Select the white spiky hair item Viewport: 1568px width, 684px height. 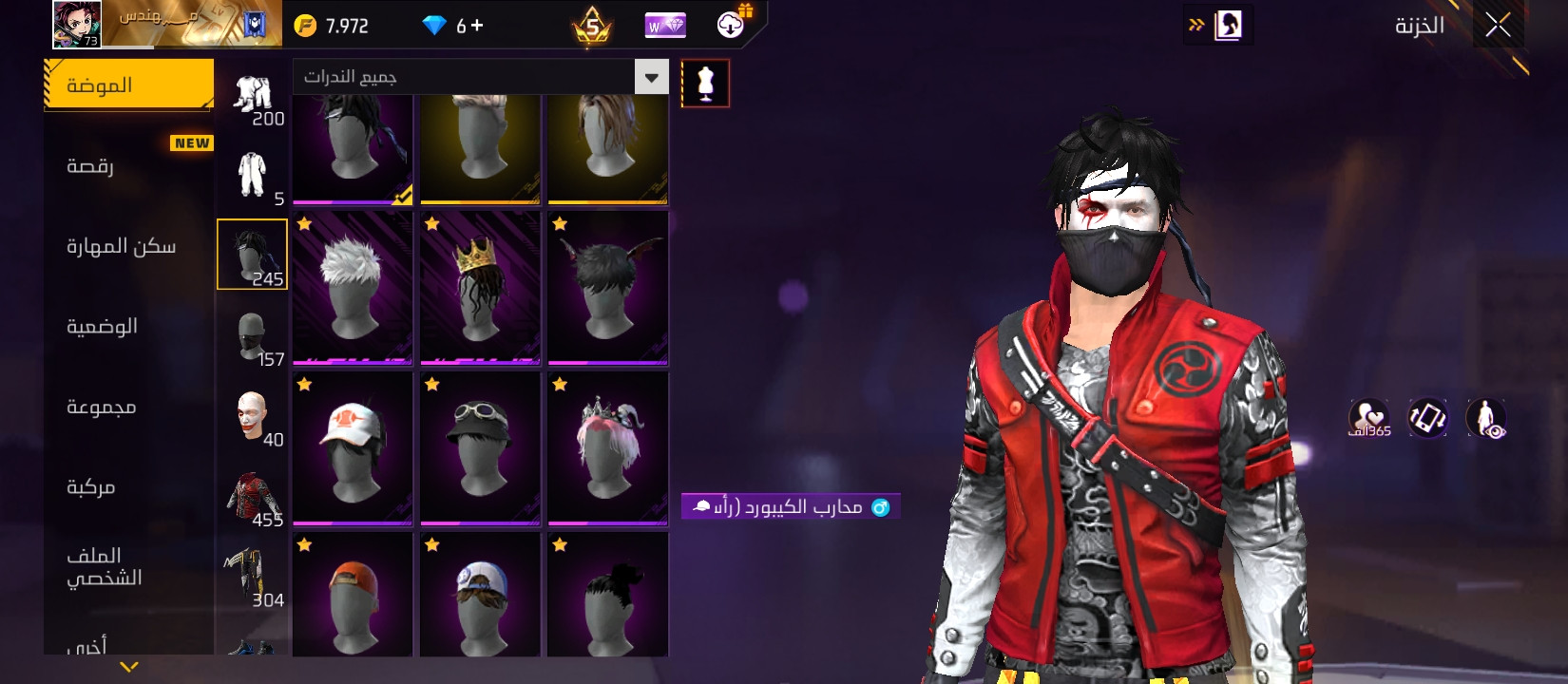tap(353, 288)
